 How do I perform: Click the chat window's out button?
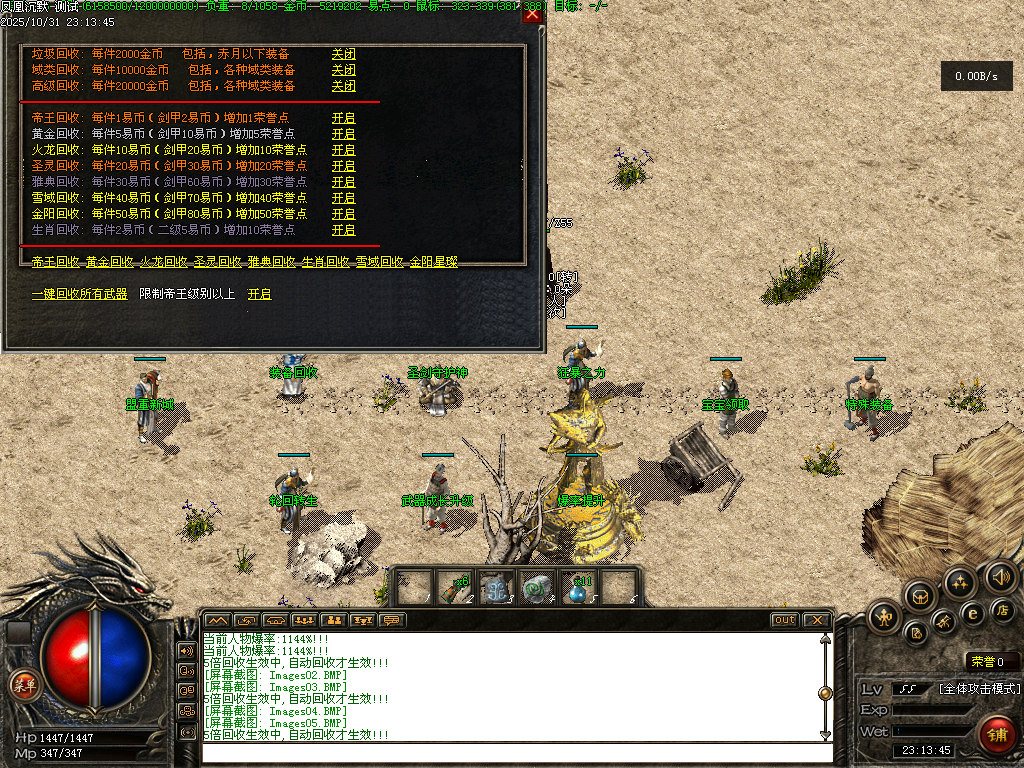pos(784,620)
